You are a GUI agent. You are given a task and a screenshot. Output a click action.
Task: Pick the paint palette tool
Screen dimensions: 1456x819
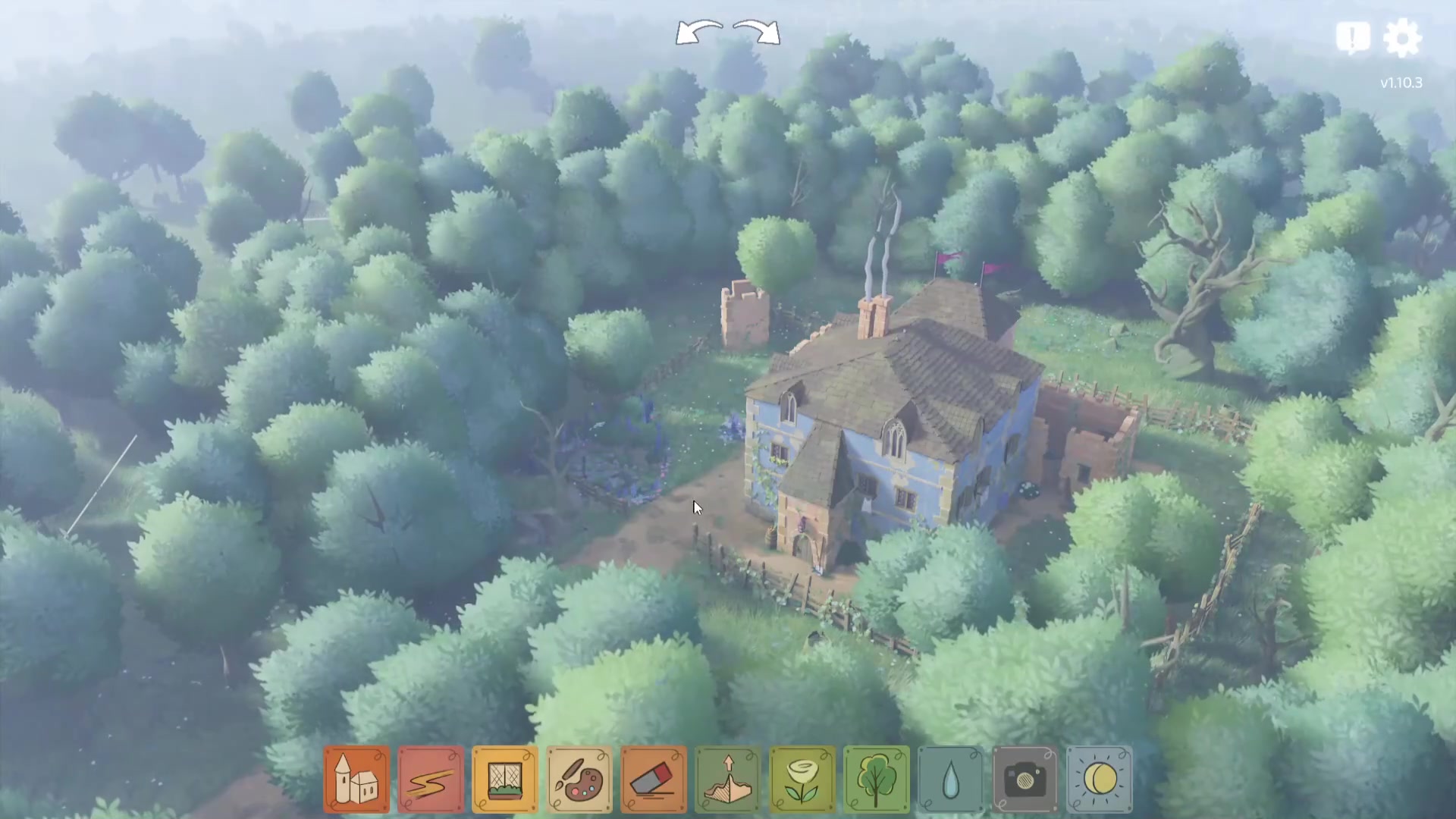coord(579,780)
